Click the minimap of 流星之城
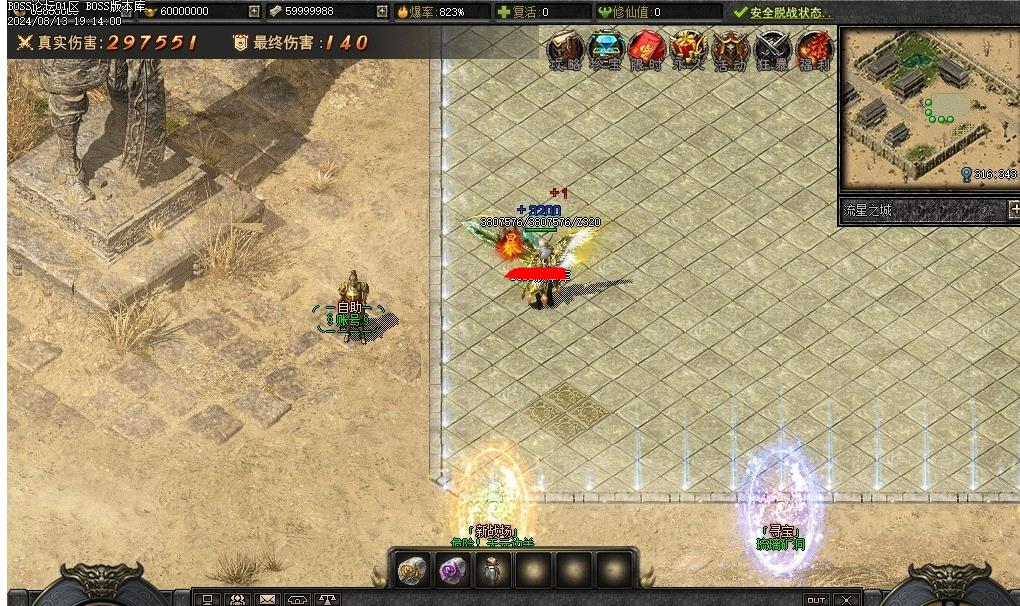1020x606 pixels. (929, 106)
